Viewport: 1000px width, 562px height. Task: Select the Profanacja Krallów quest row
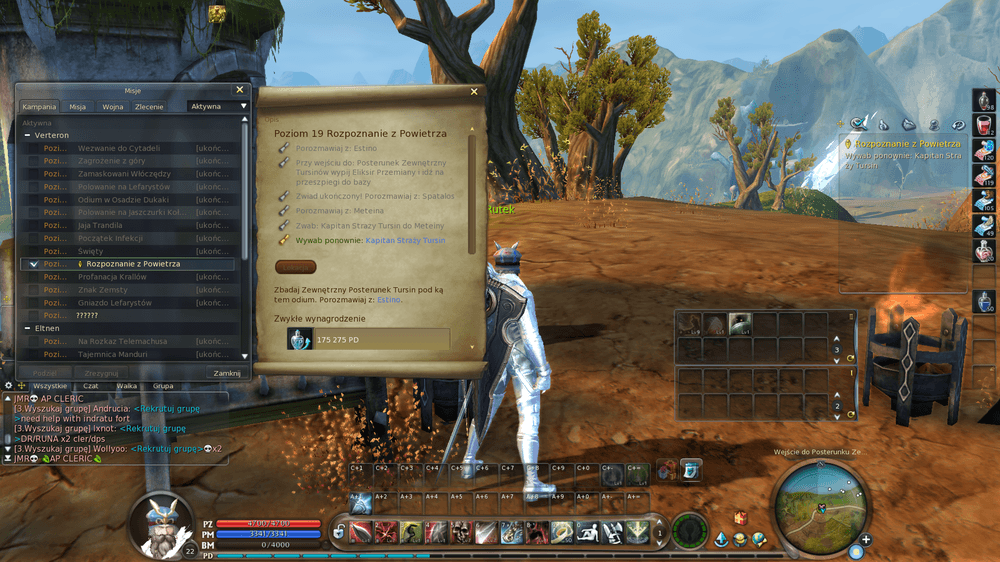[119, 277]
